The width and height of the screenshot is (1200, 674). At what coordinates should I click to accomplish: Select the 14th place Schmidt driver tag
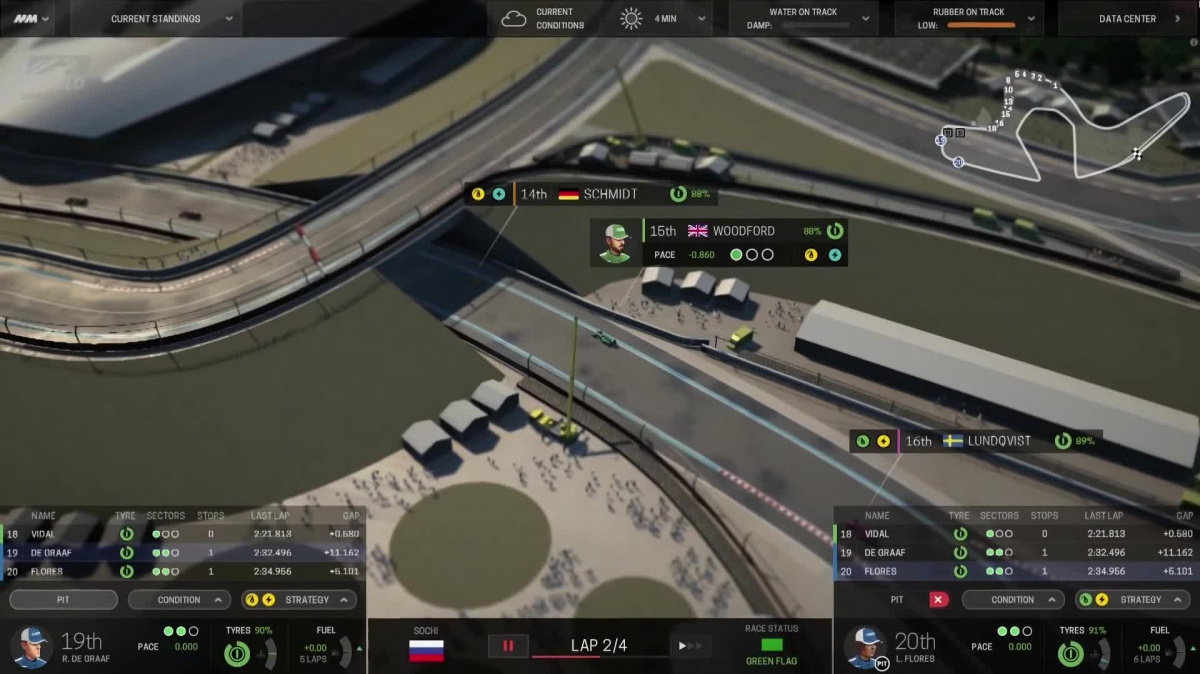pyautogui.click(x=590, y=194)
